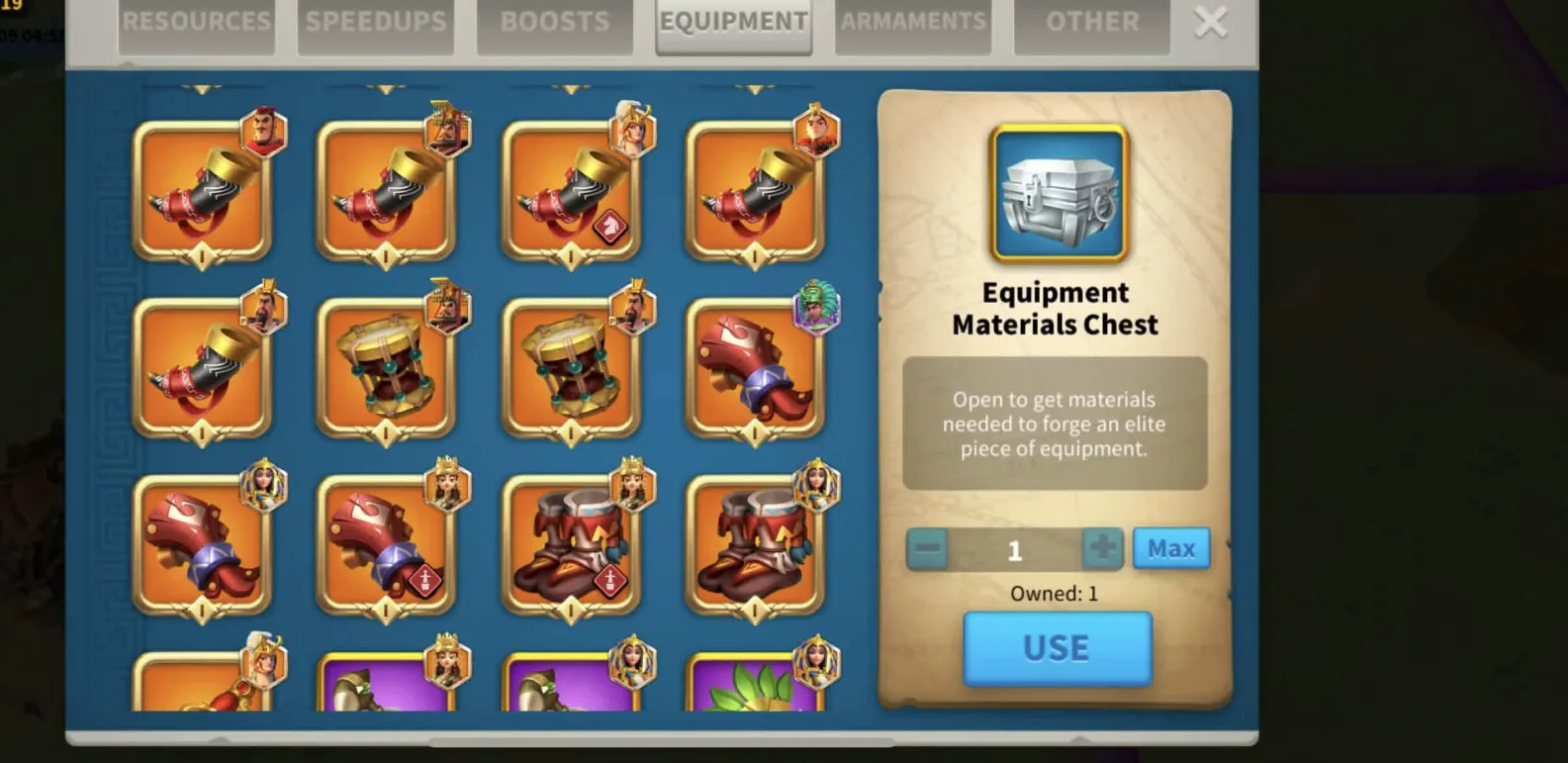Show the Equipment tab
Image resolution: width=1568 pixels, height=763 pixels.
[x=734, y=23]
